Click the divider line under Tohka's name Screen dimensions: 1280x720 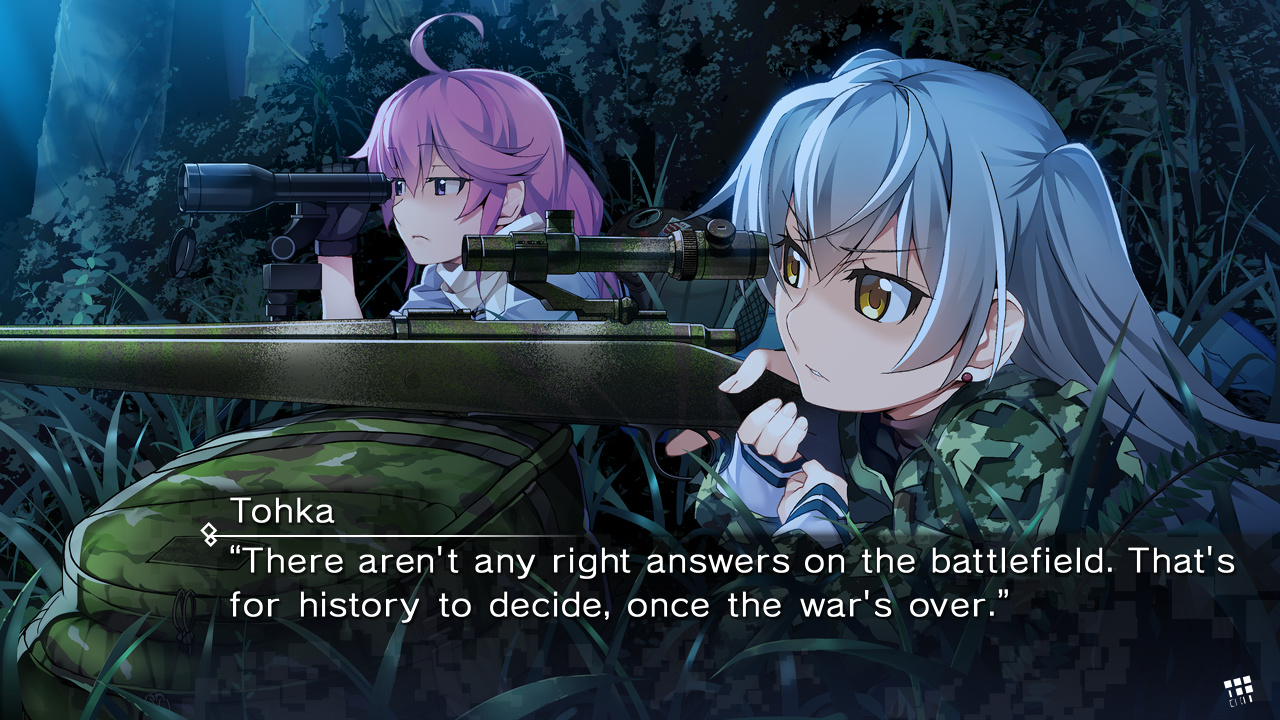click(x=400, y=532)
